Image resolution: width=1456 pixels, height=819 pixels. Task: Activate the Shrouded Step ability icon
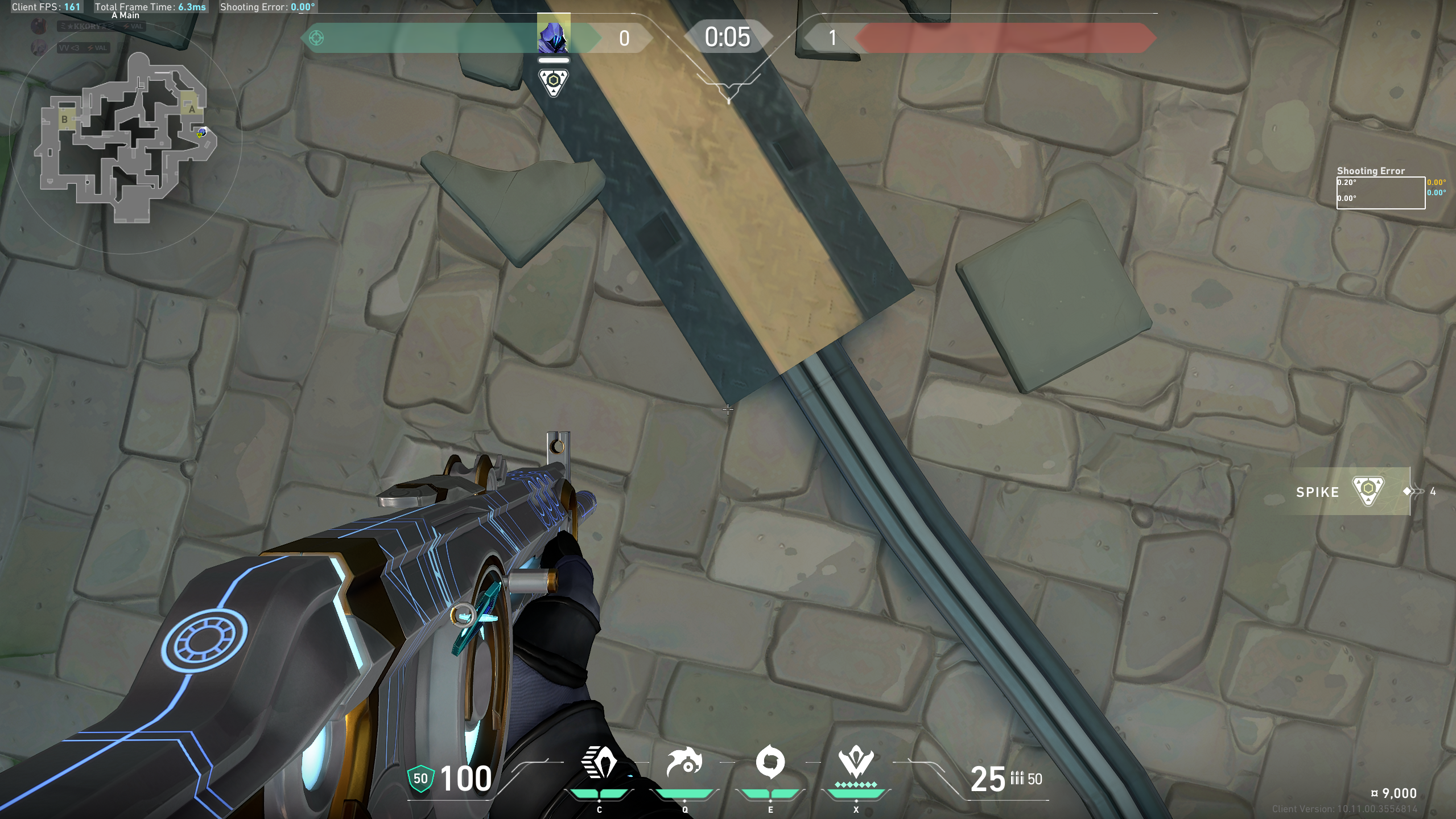[x=599, y=763]
